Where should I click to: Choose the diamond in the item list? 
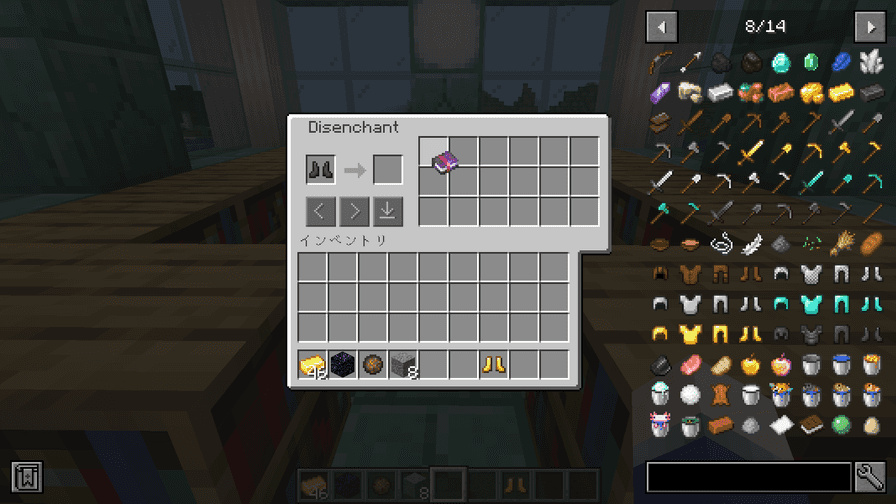(x=781, y=63)
